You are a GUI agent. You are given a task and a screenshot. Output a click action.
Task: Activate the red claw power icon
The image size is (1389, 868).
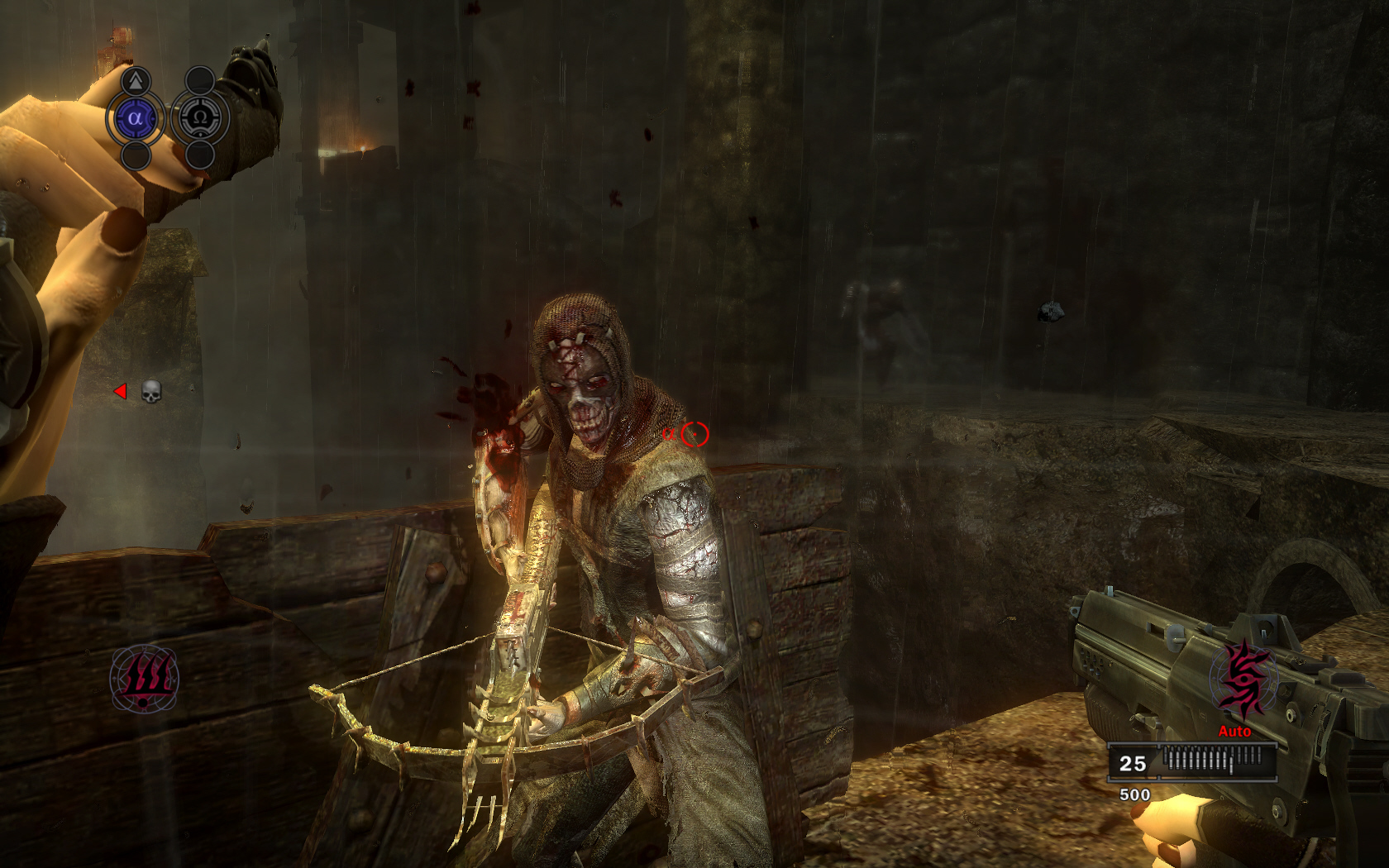tap(145, 678)
